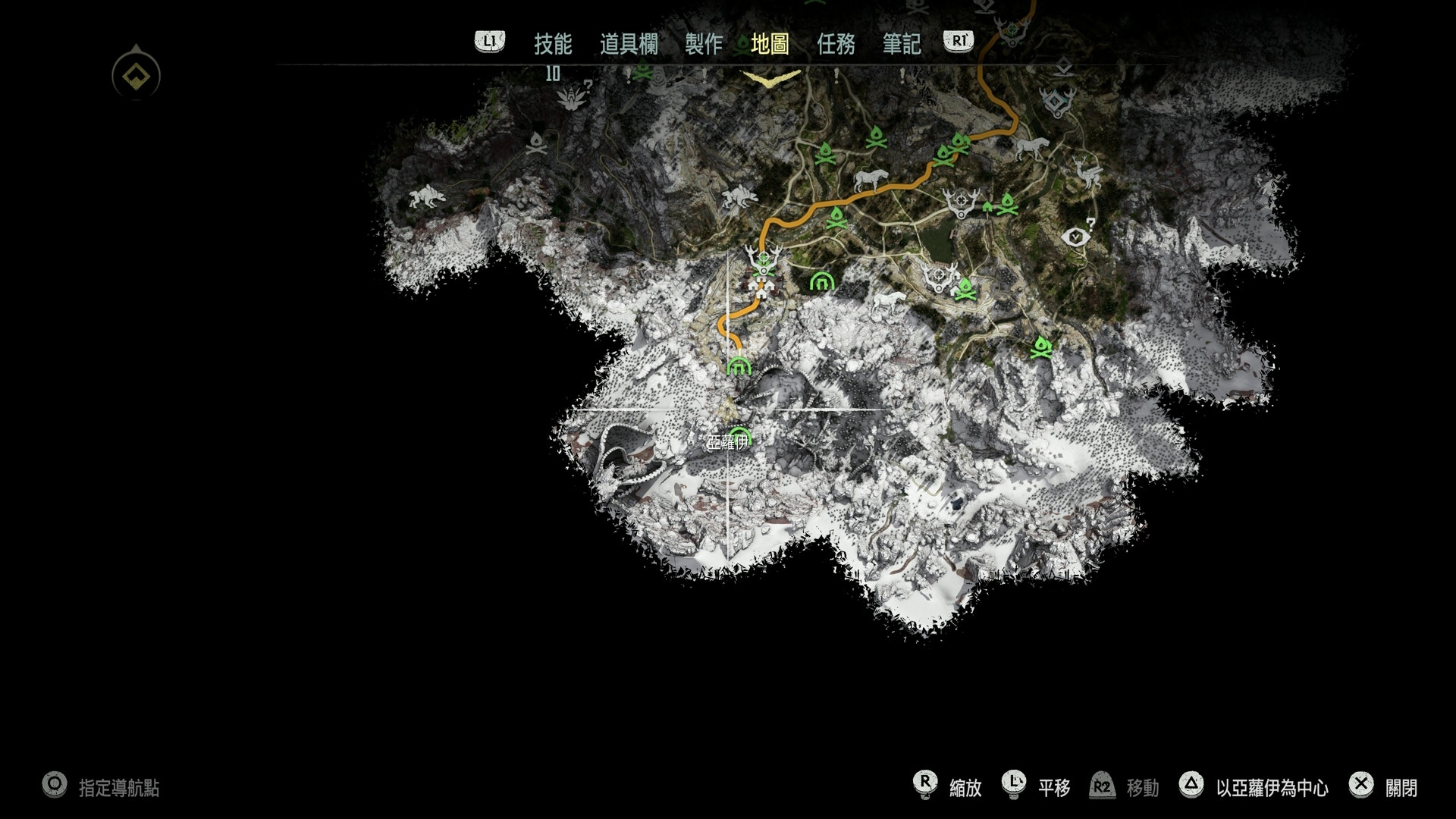Viewport: 1456px width, 819px height.
Task: Click the stag machine site marker
Action: 1087,175
